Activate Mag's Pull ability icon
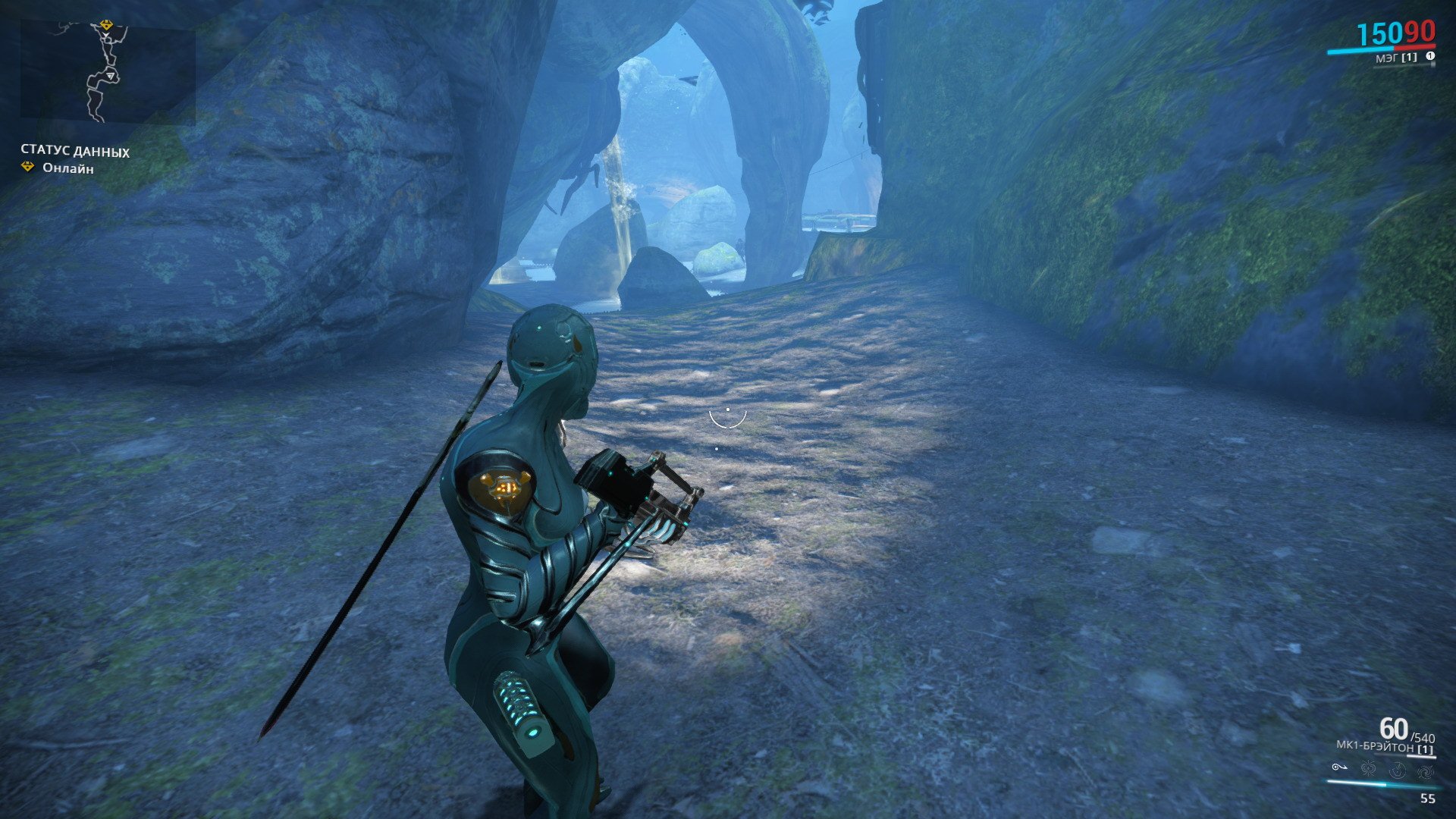 click(x=1339, y=768)
